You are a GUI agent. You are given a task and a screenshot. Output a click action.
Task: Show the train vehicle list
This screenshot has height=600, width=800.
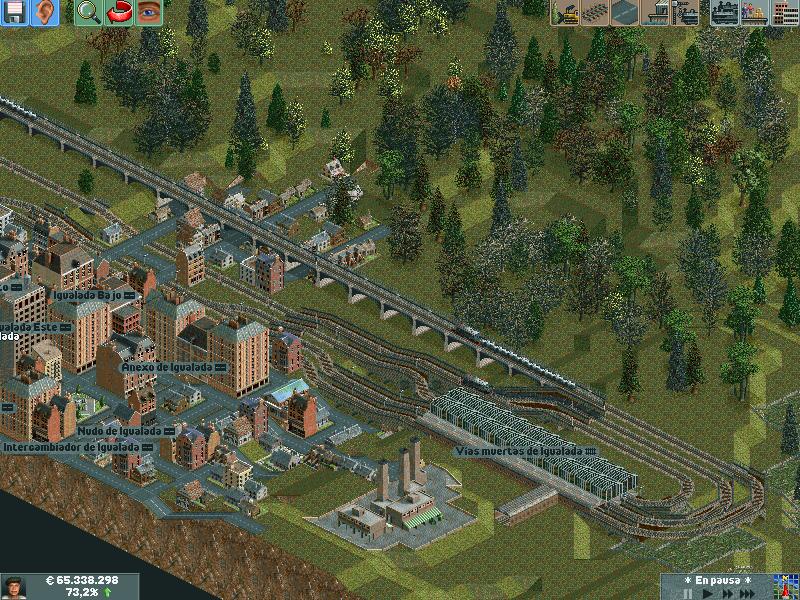tap(722, 13)
